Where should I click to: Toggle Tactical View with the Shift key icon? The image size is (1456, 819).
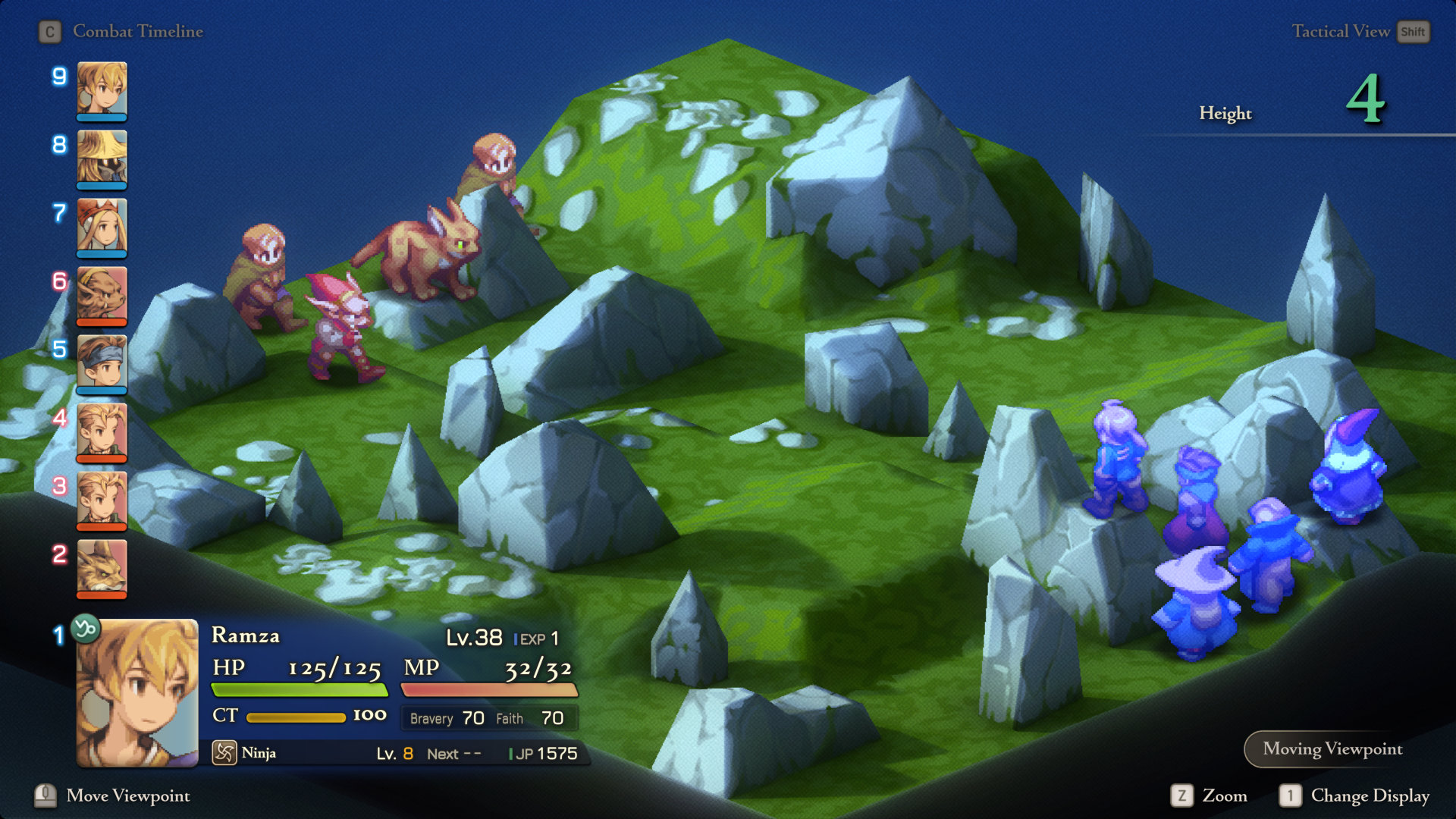1414,31
